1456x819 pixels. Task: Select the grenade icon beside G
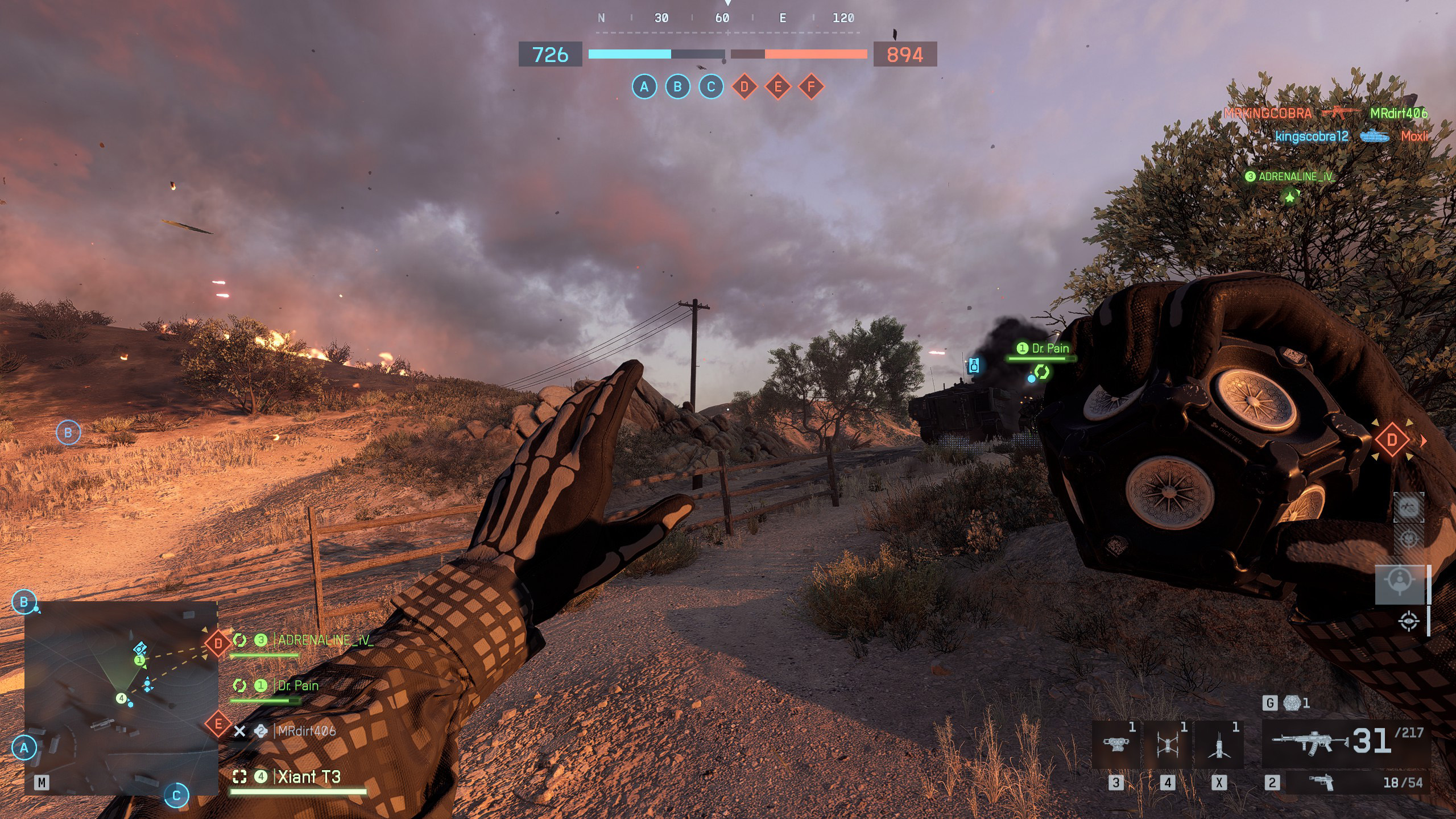(1292, 704)
